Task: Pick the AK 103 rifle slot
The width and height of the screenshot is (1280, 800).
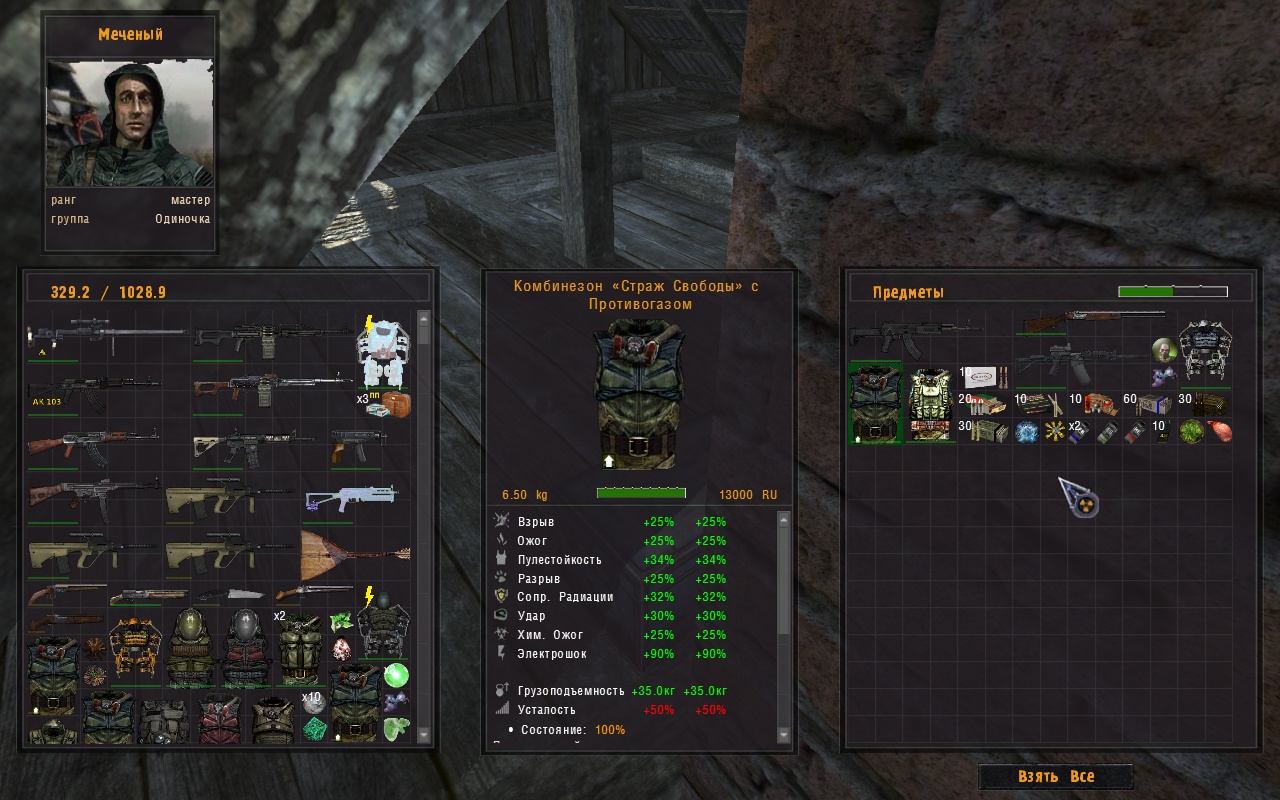Action: pos(92,391)
